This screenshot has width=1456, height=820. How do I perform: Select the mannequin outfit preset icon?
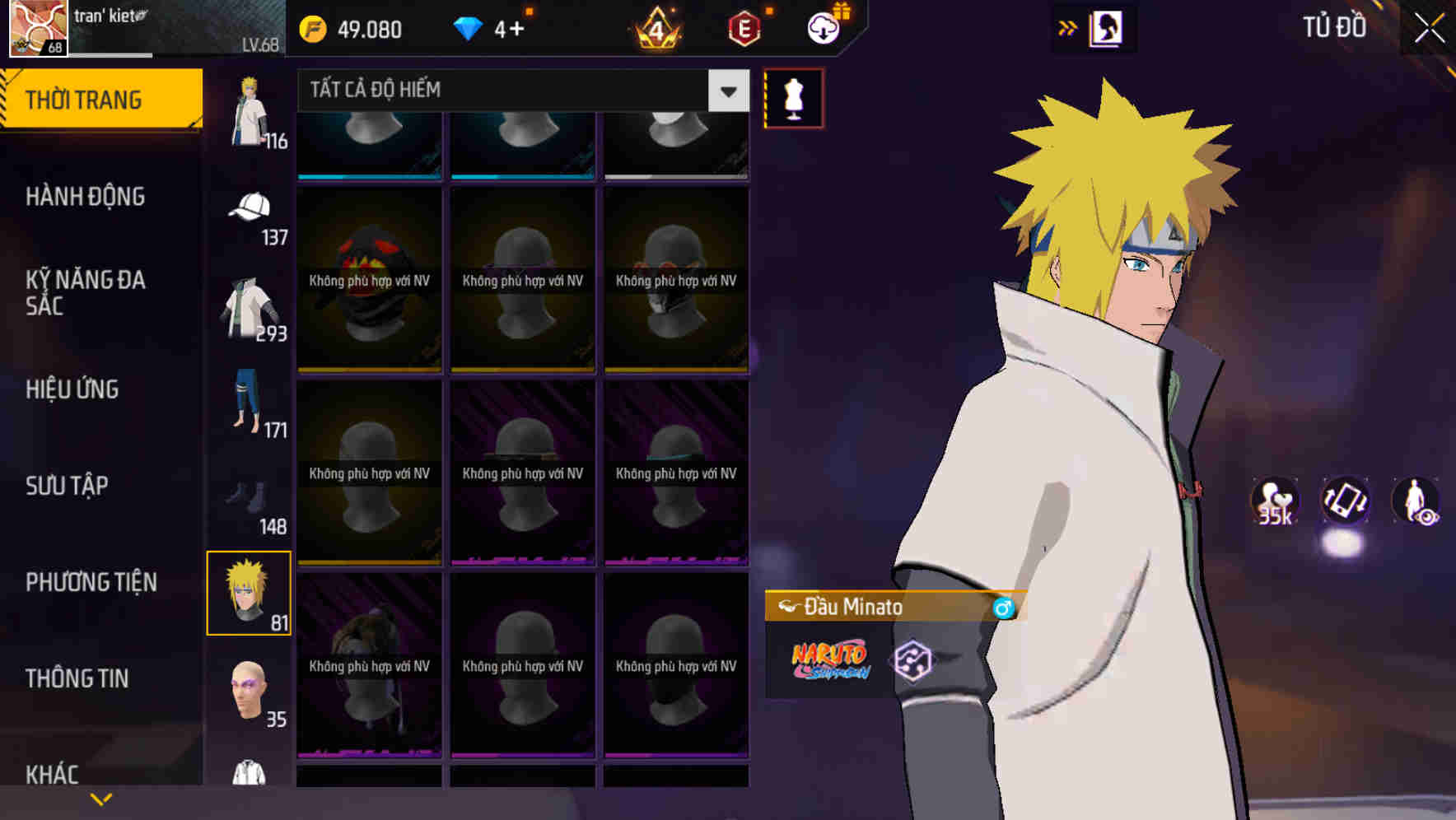tap(793, 98)
